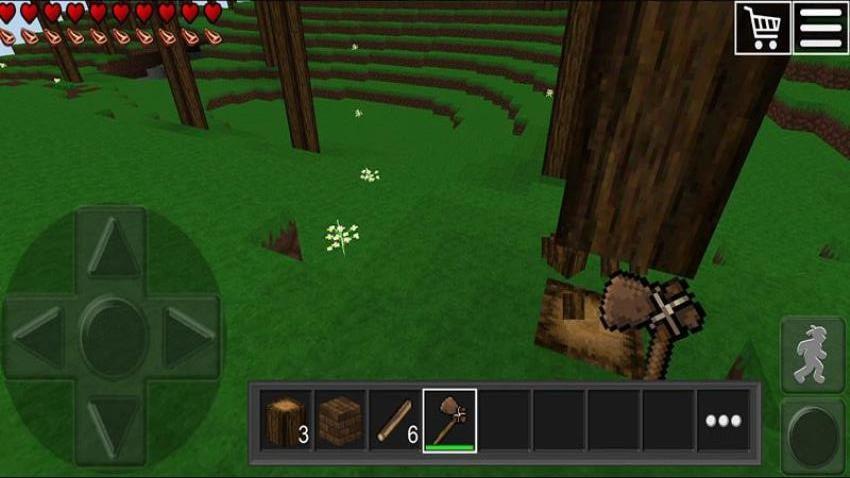
Task: Tap the D-pad up arrow
Action: (x=113, y=248)
